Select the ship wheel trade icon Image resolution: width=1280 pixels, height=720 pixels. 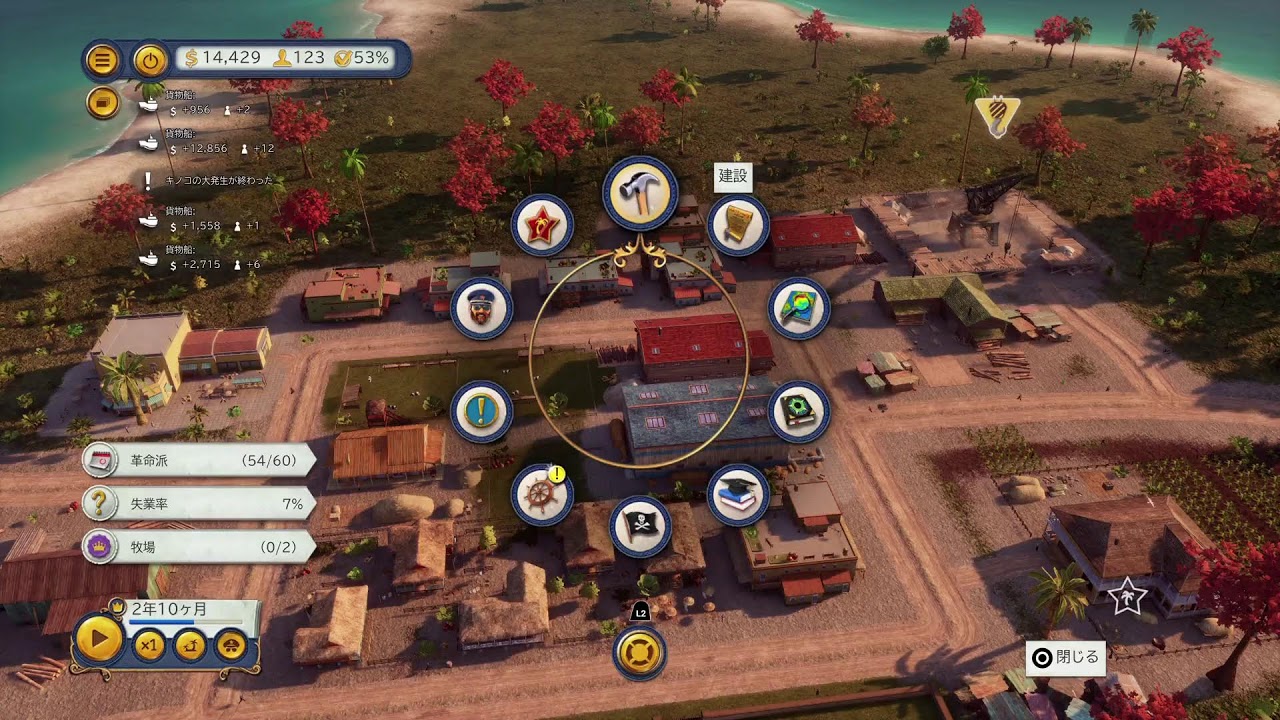coord(542,495)
